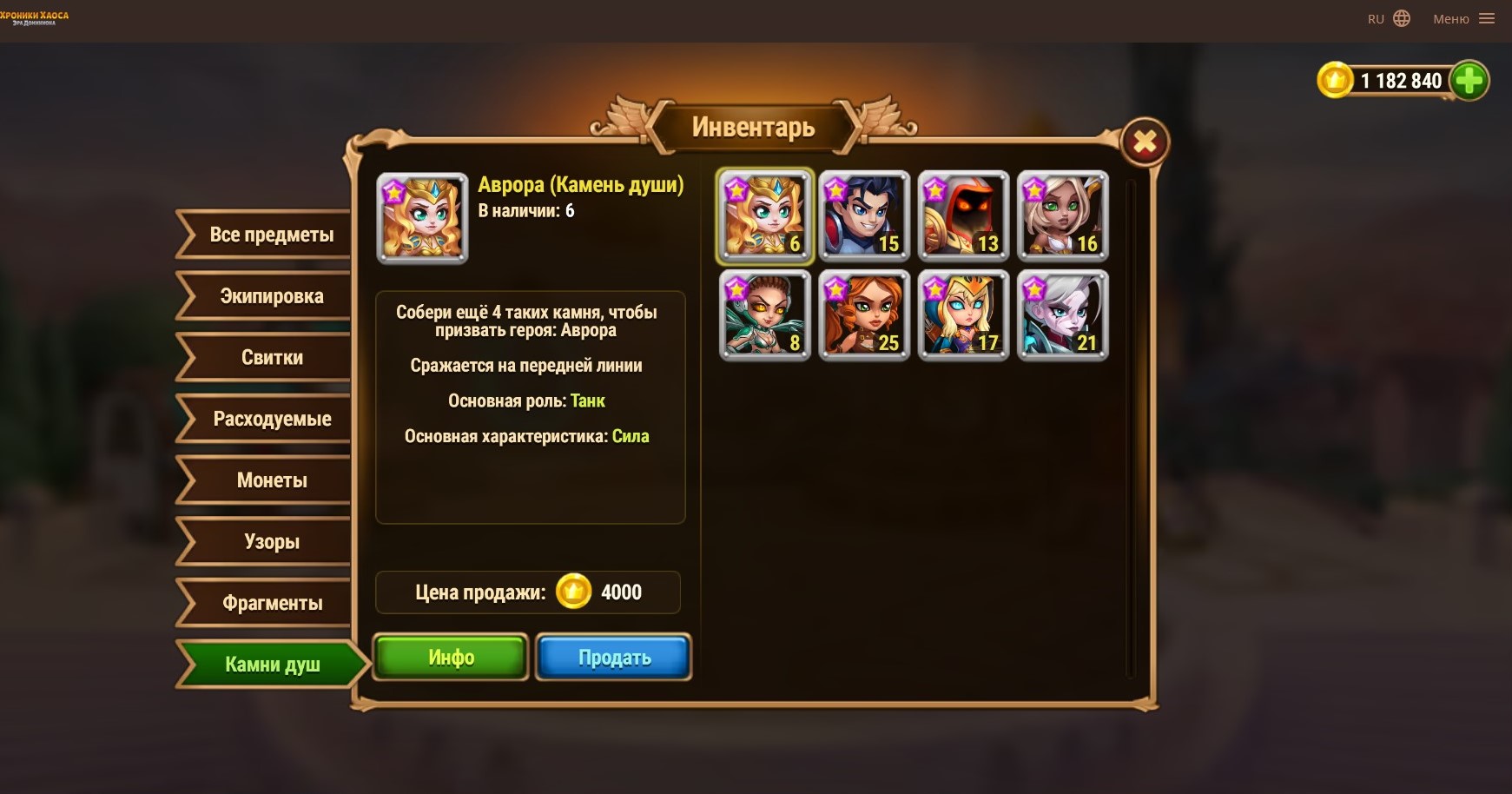
Task: Switch to the Монеты tab
Action: point(271,480)
